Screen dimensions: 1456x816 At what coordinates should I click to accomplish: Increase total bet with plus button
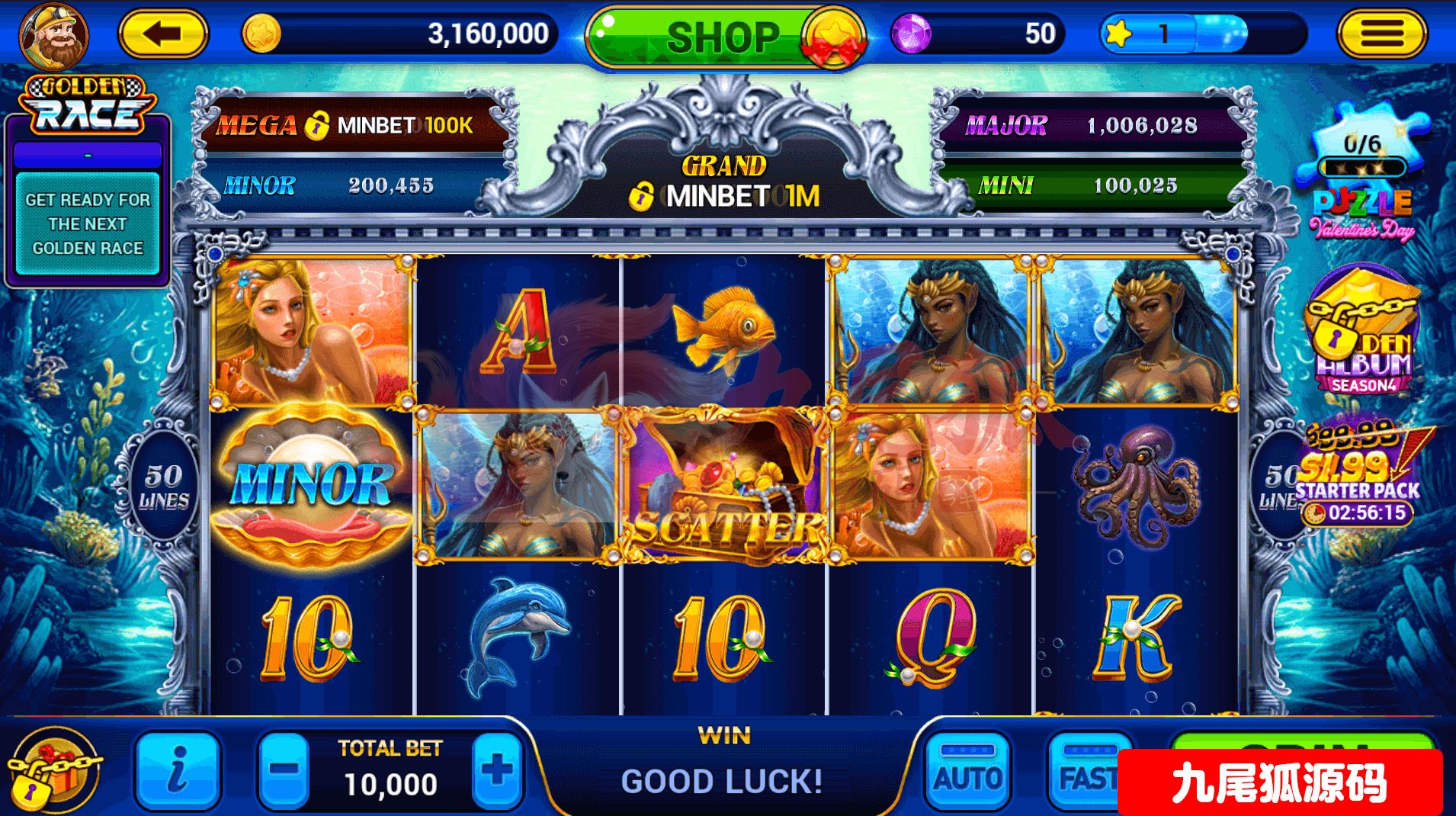[x=497, y=770]
